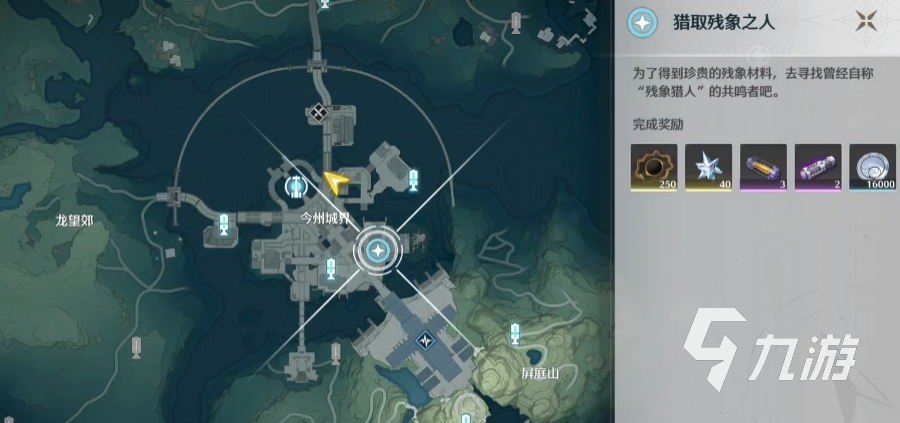Open the dark diamond marker north of city
The image size is (900, 423).
(319, 113)
